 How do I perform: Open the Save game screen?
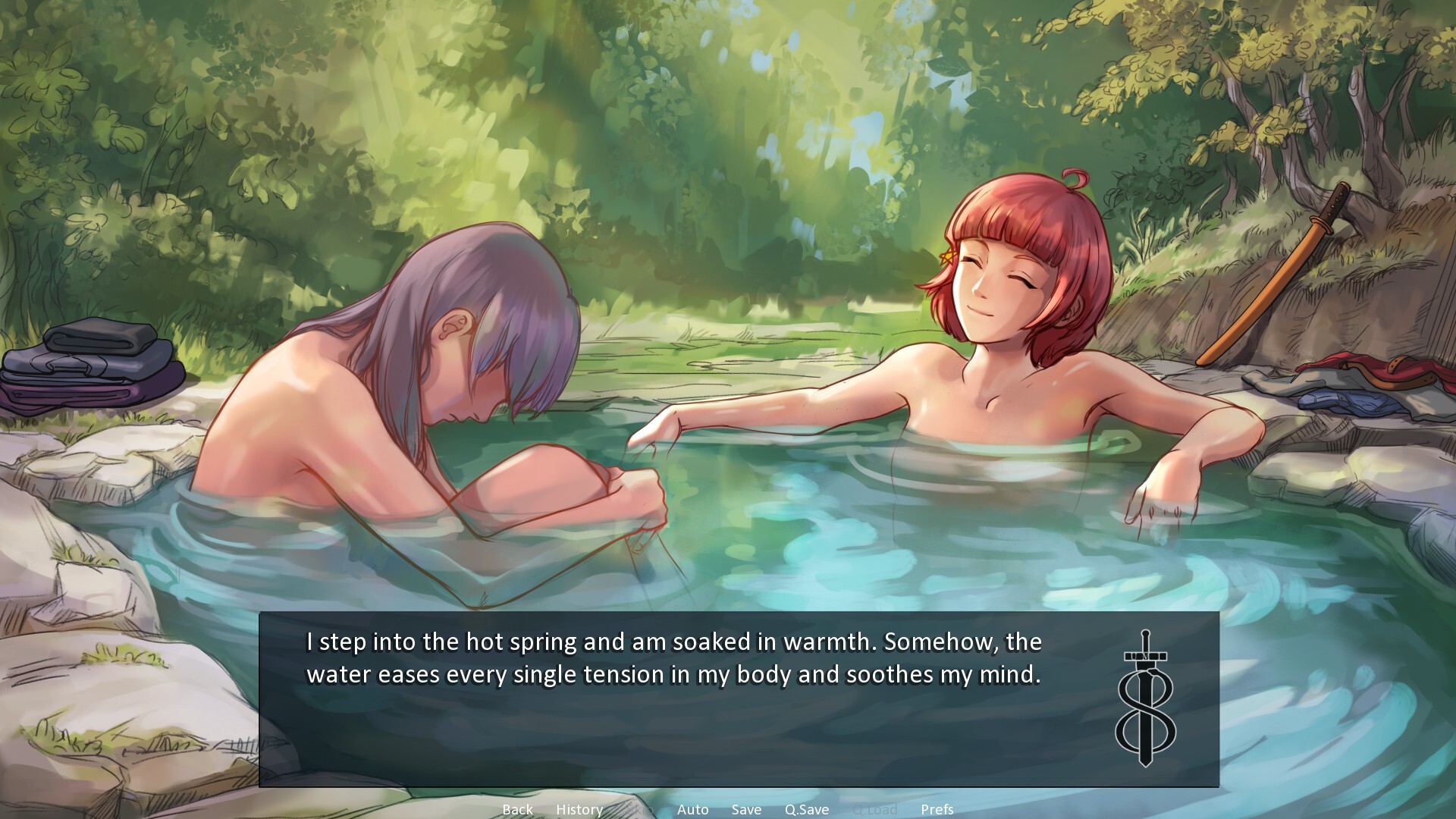click(746, 809)
